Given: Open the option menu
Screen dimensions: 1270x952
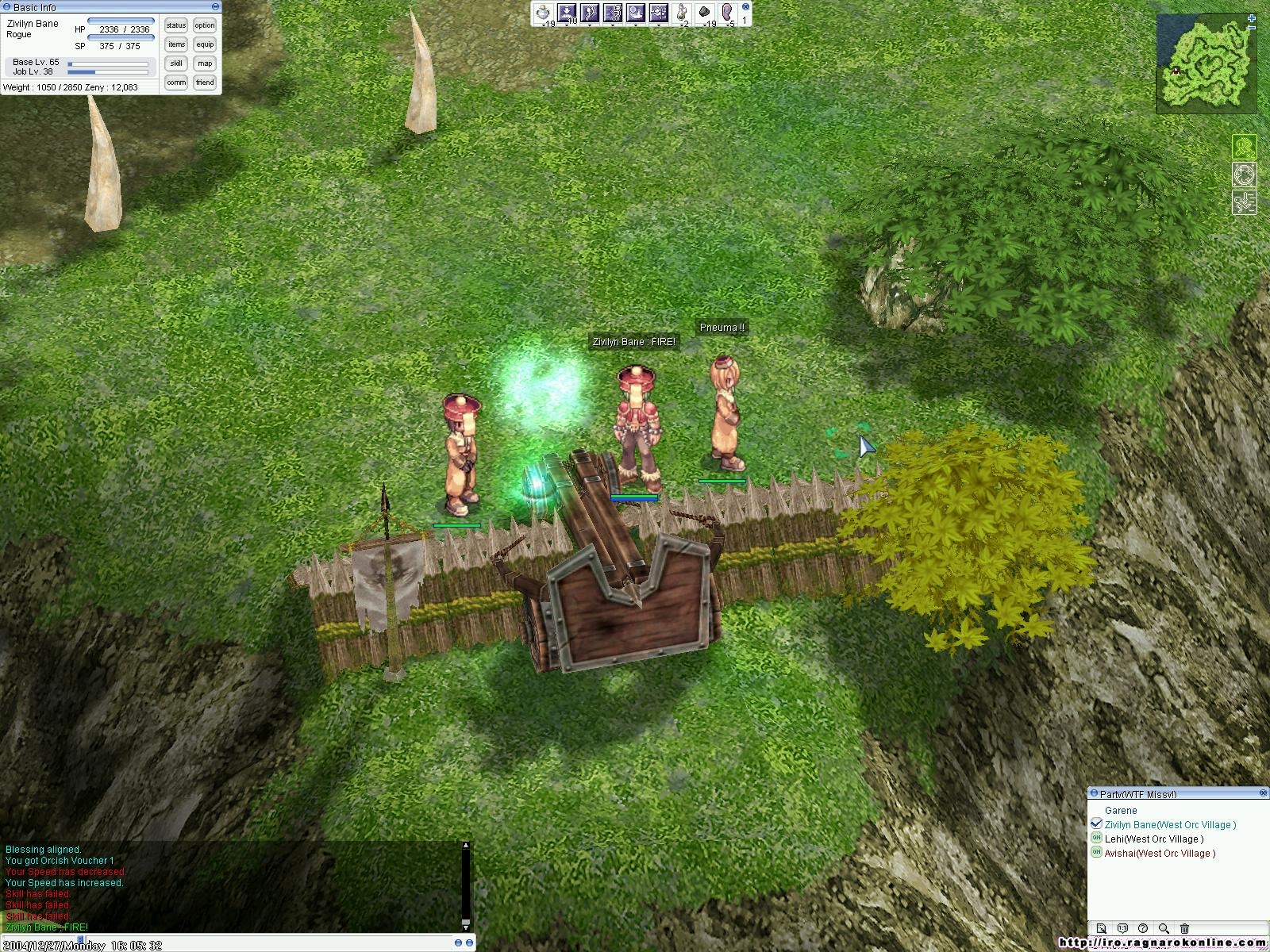Looking at the screenshot, I should click(x=205, y=25).
